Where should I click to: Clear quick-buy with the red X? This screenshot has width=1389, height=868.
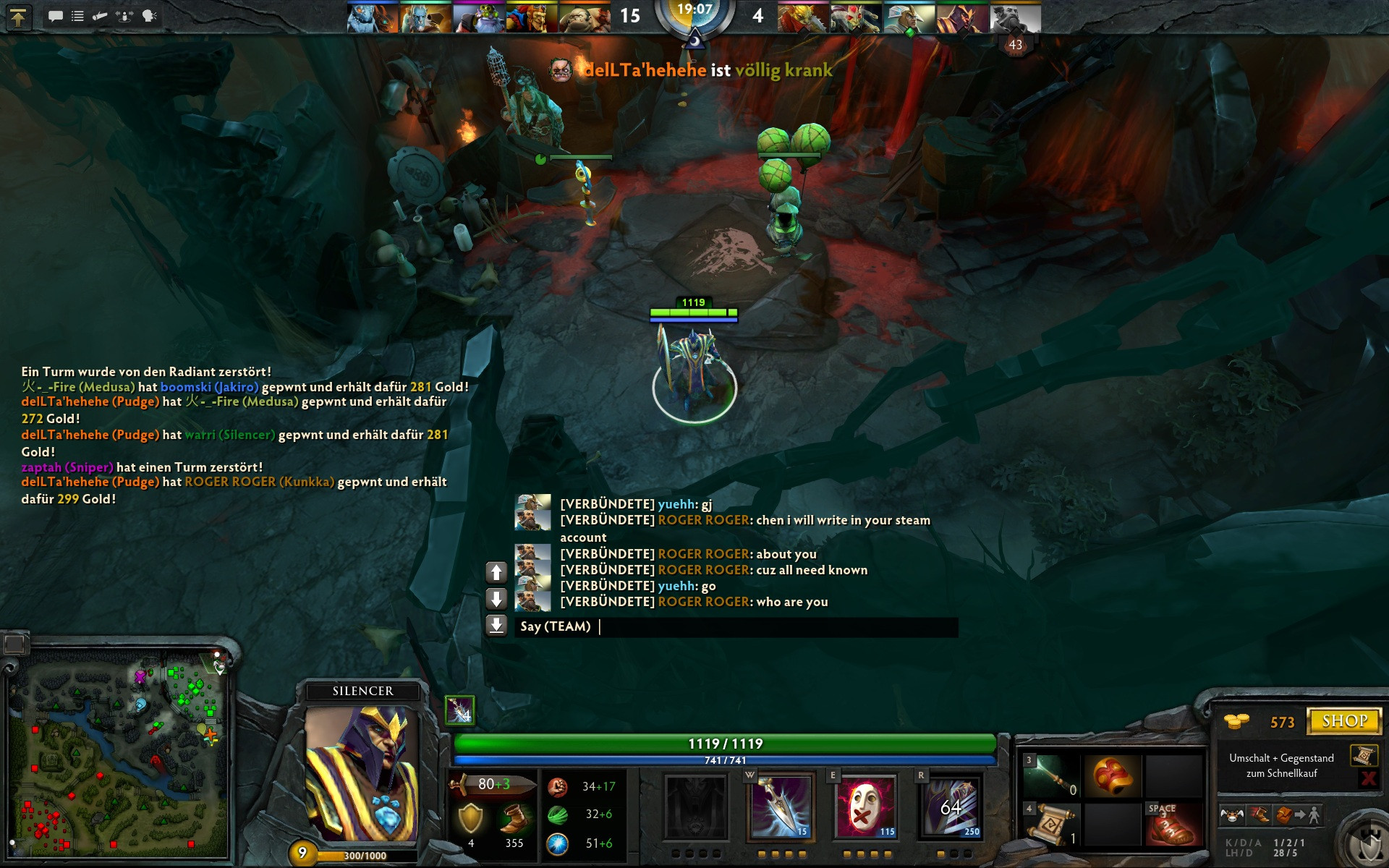[x=1368, y=778]
